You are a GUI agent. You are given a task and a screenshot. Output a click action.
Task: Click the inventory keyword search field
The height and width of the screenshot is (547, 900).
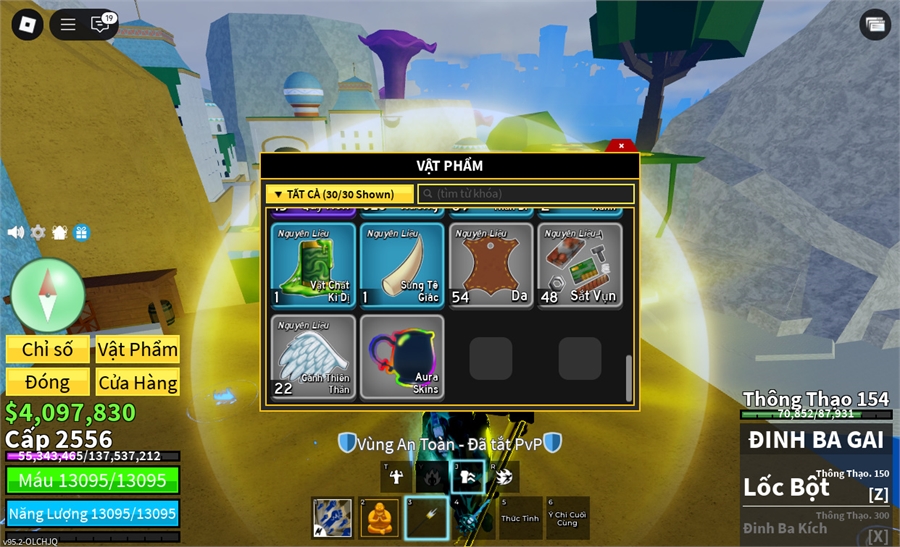tap(526, 194)
